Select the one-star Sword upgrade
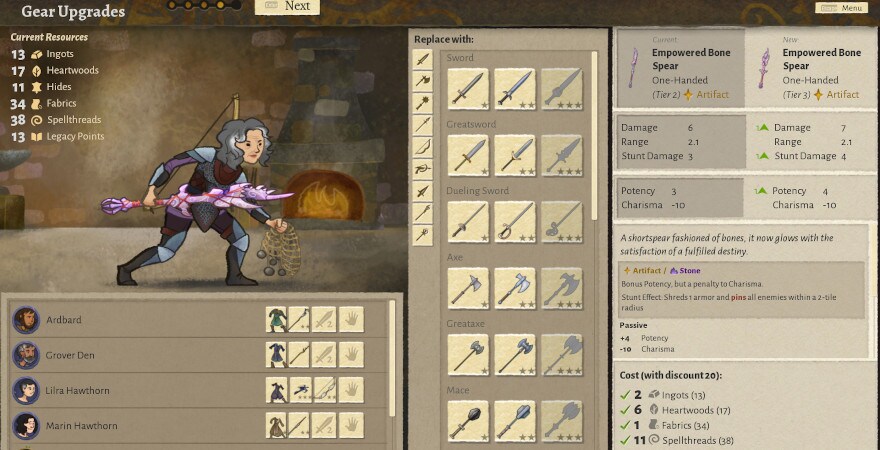 468,88
